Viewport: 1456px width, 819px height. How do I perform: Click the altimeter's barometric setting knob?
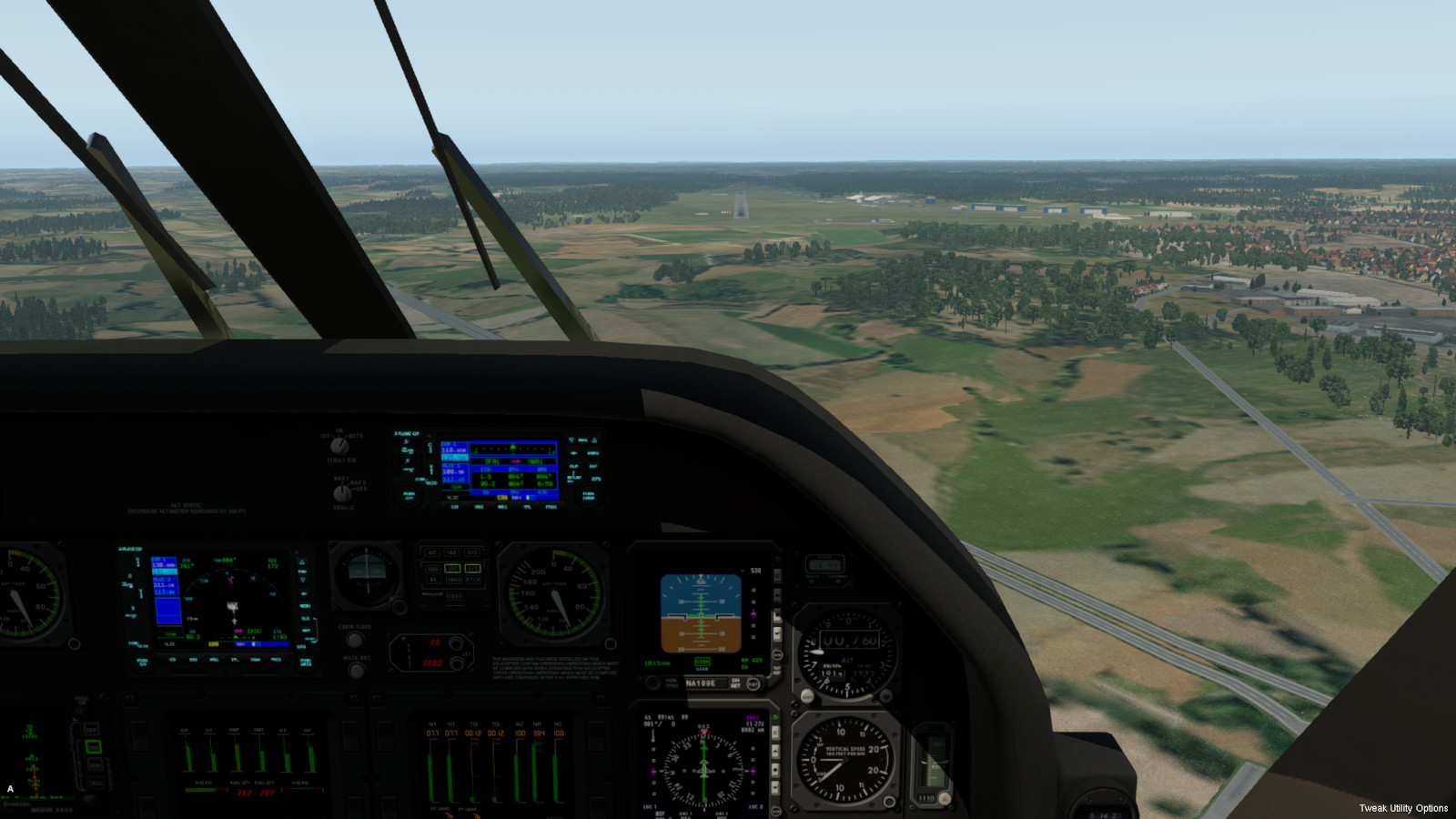(x=806, y=696)
